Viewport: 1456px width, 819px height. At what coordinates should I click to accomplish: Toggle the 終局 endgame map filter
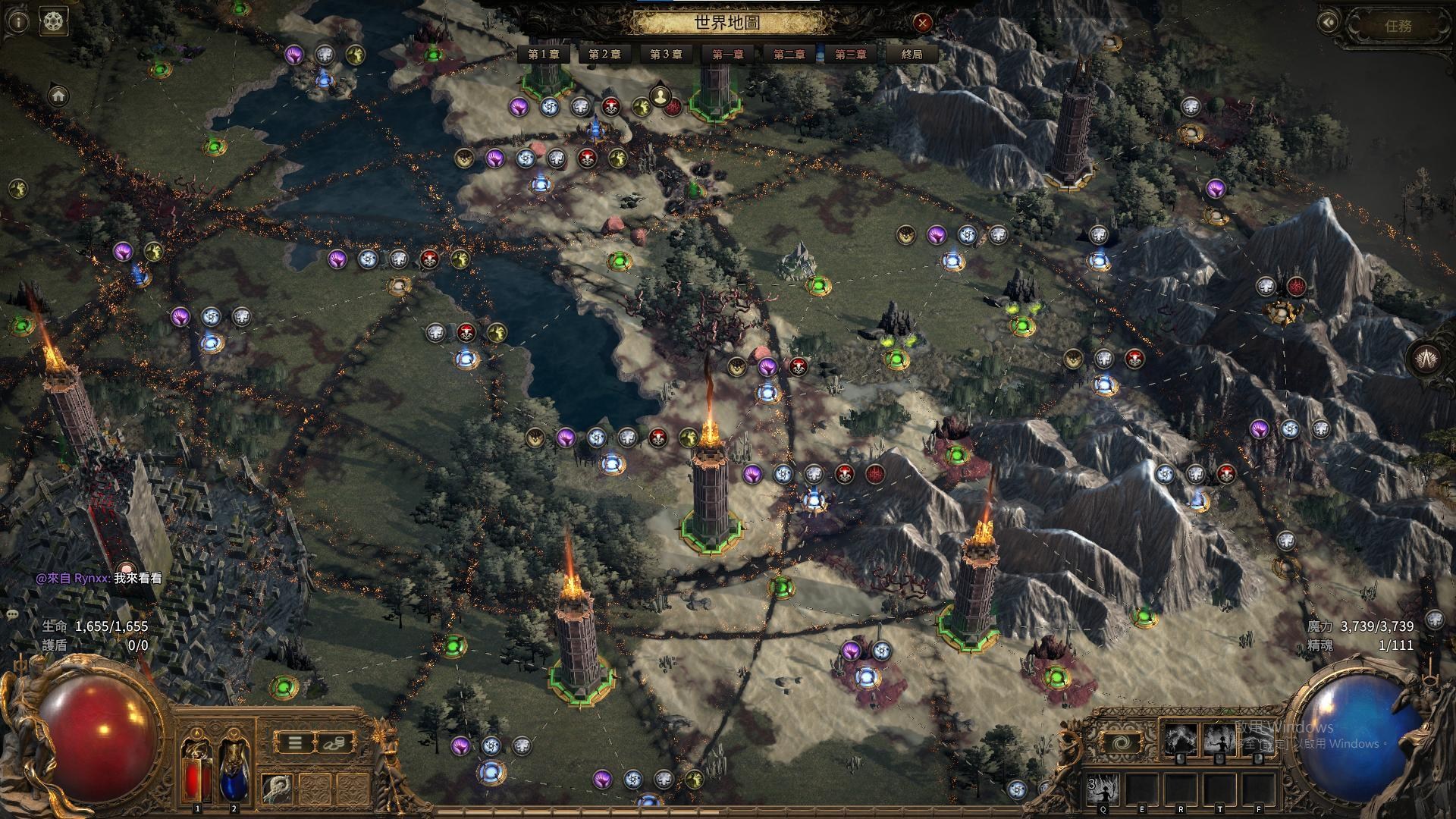click(913, 54)
